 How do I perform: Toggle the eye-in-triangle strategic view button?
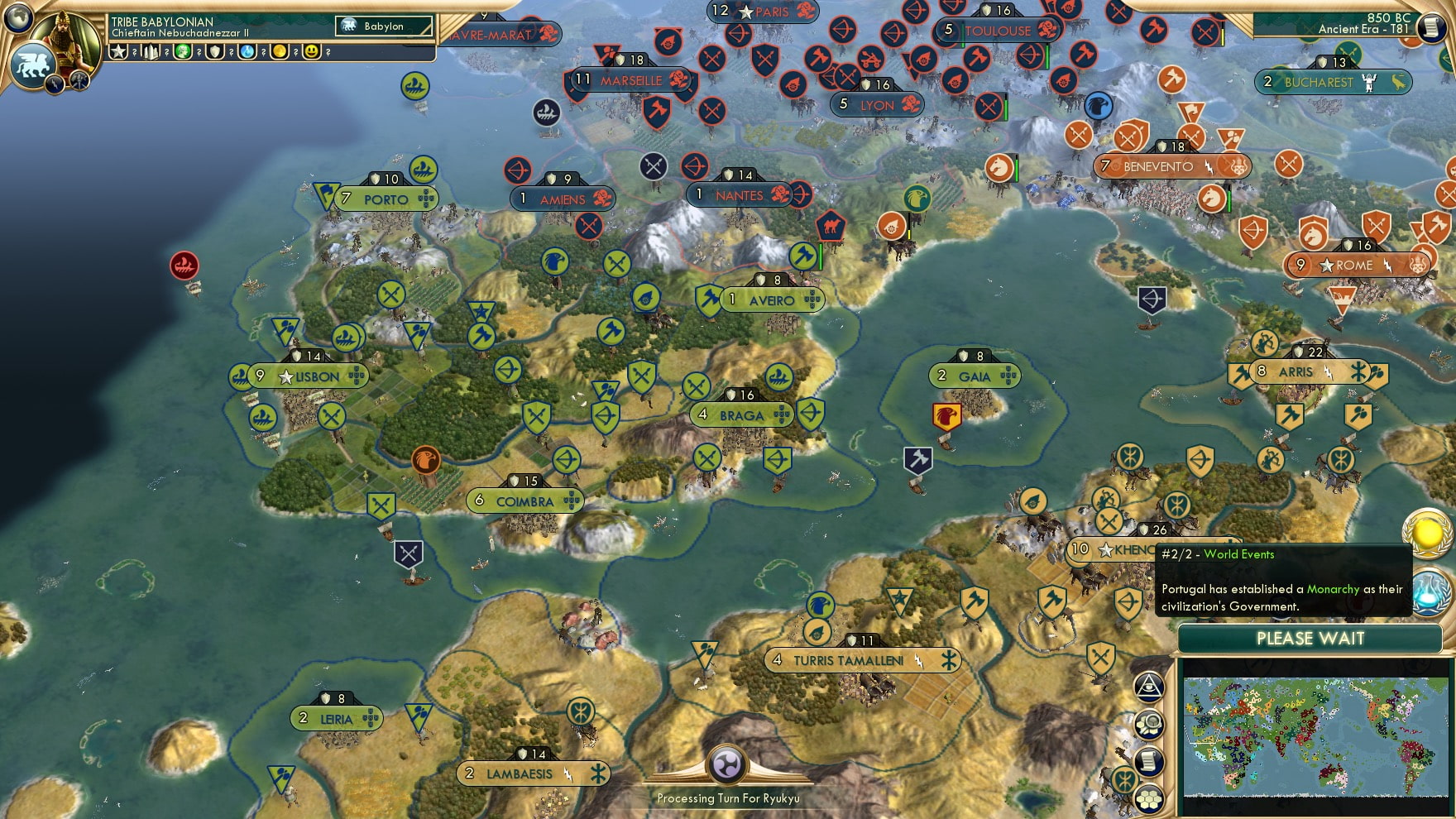pyautogui.click(x=1148, y=686)
